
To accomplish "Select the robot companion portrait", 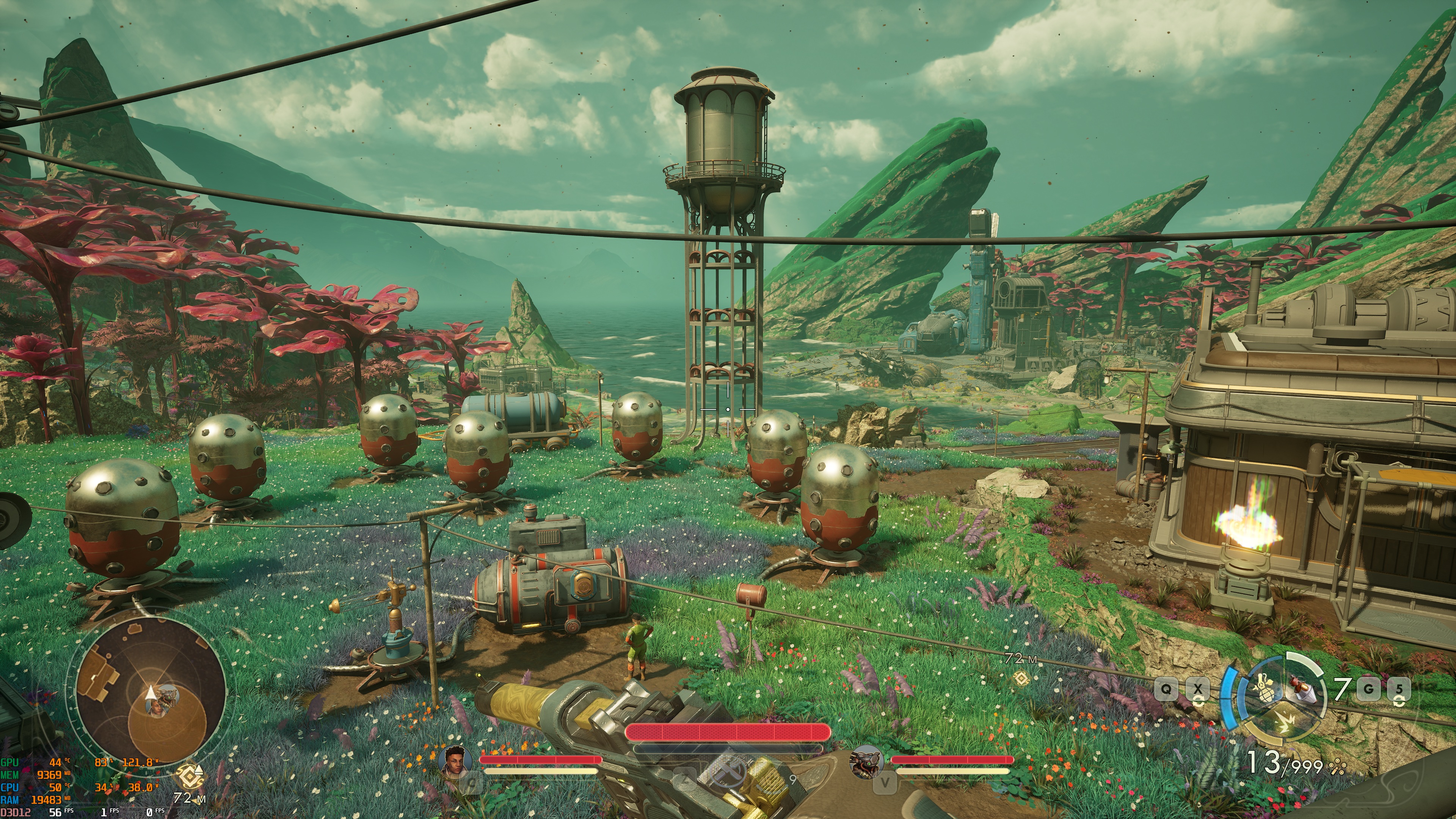I will 866,761.
